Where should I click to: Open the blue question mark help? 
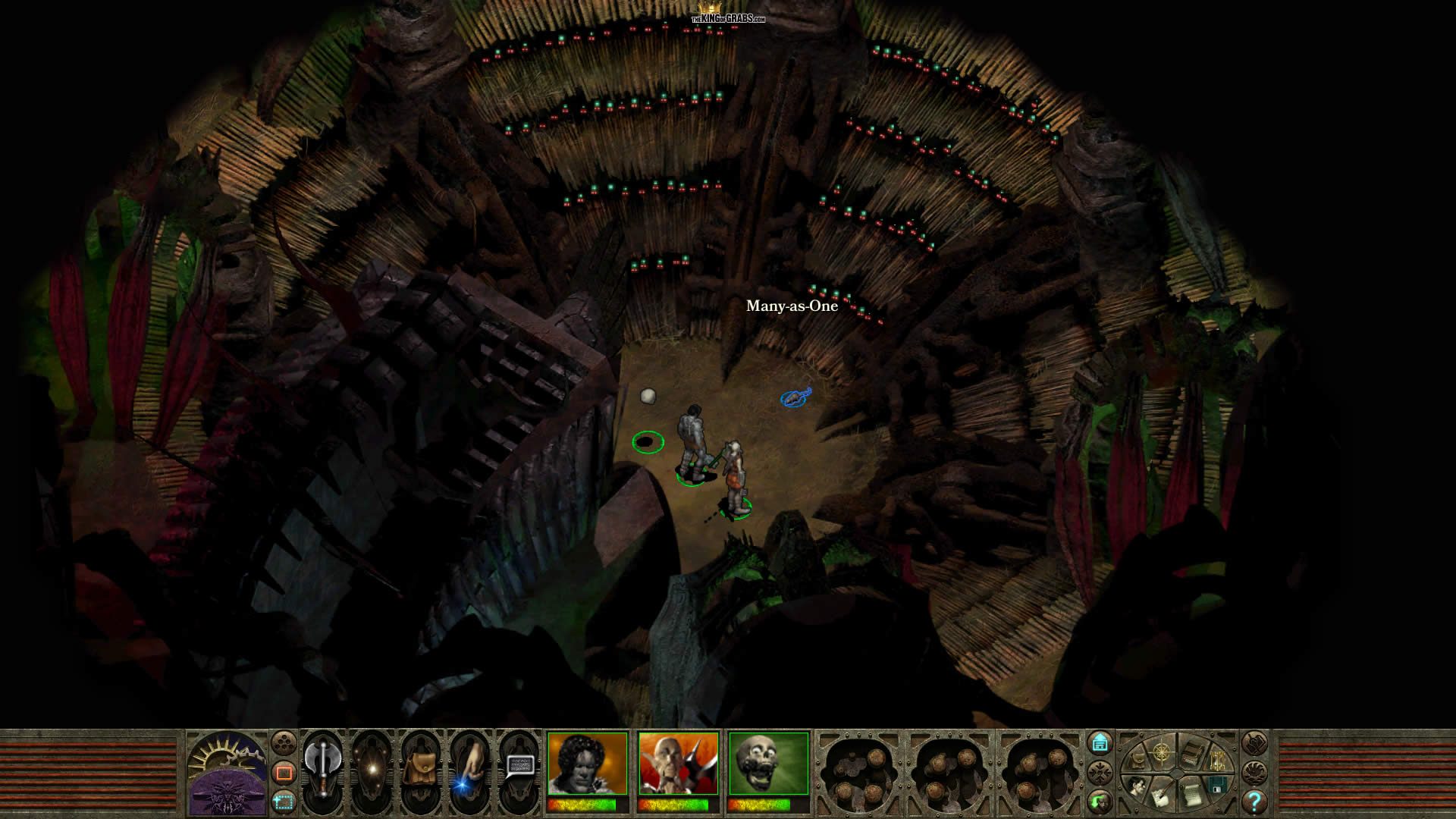coord(1254,801)
